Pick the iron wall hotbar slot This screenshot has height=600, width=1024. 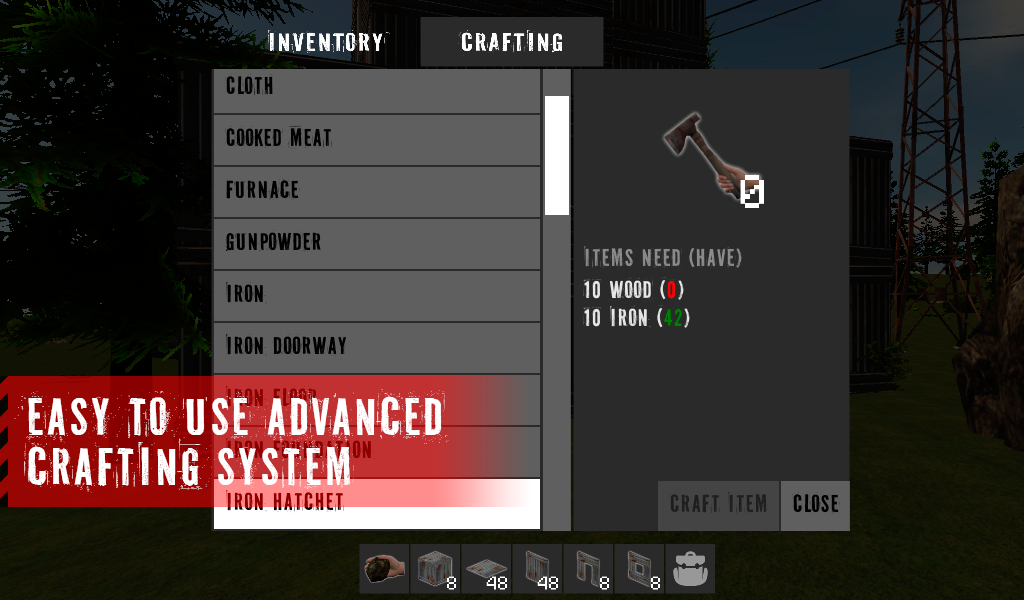pos(537,569)
